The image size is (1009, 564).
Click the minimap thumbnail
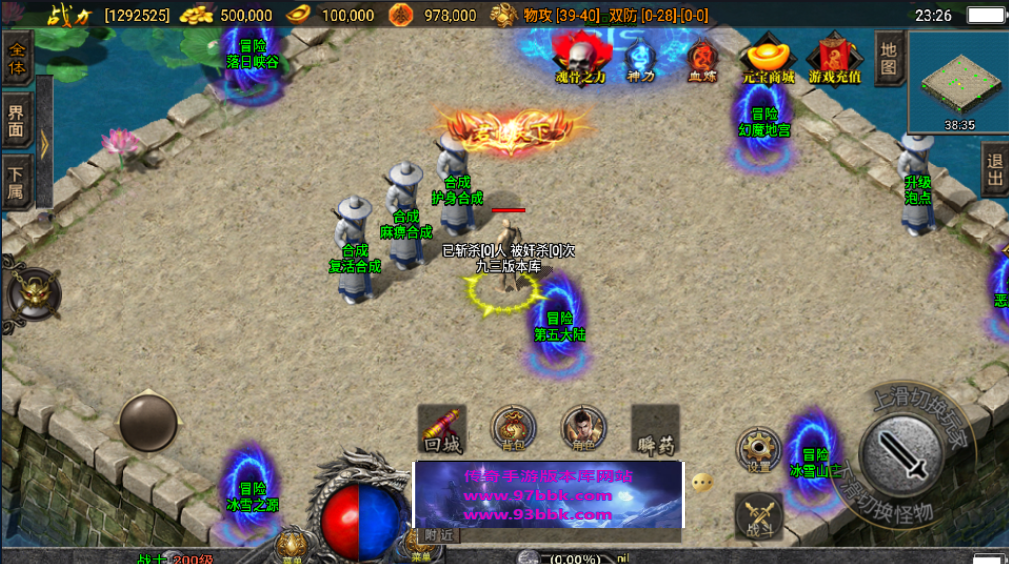[958, 83]
